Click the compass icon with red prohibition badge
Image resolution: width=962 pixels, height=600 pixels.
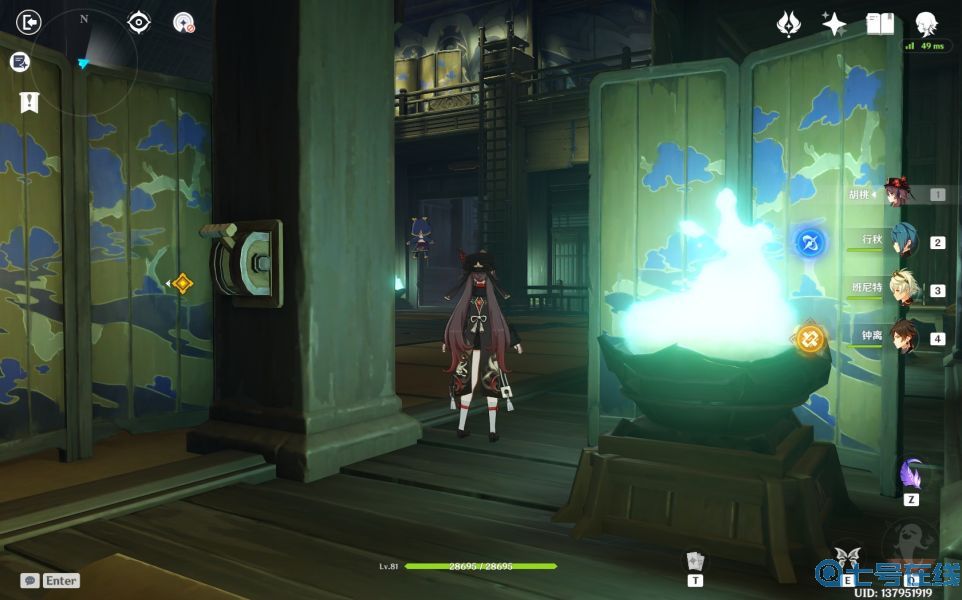click(x=184, y=22)
